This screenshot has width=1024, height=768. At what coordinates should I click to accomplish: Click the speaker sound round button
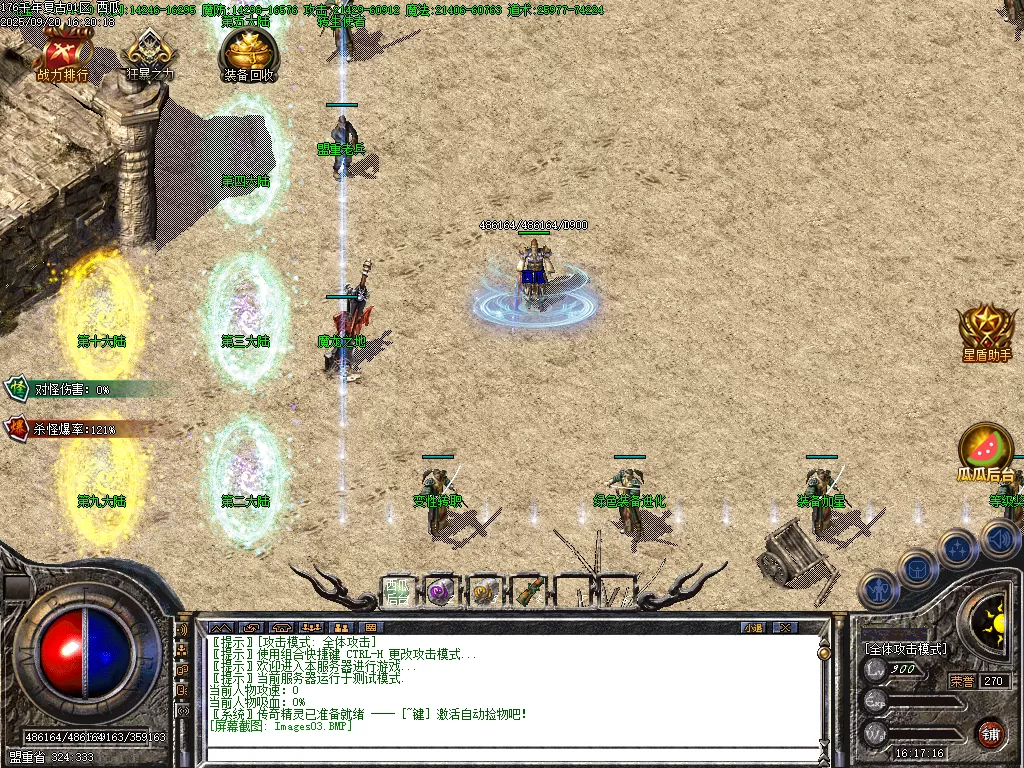click(999, 540)
